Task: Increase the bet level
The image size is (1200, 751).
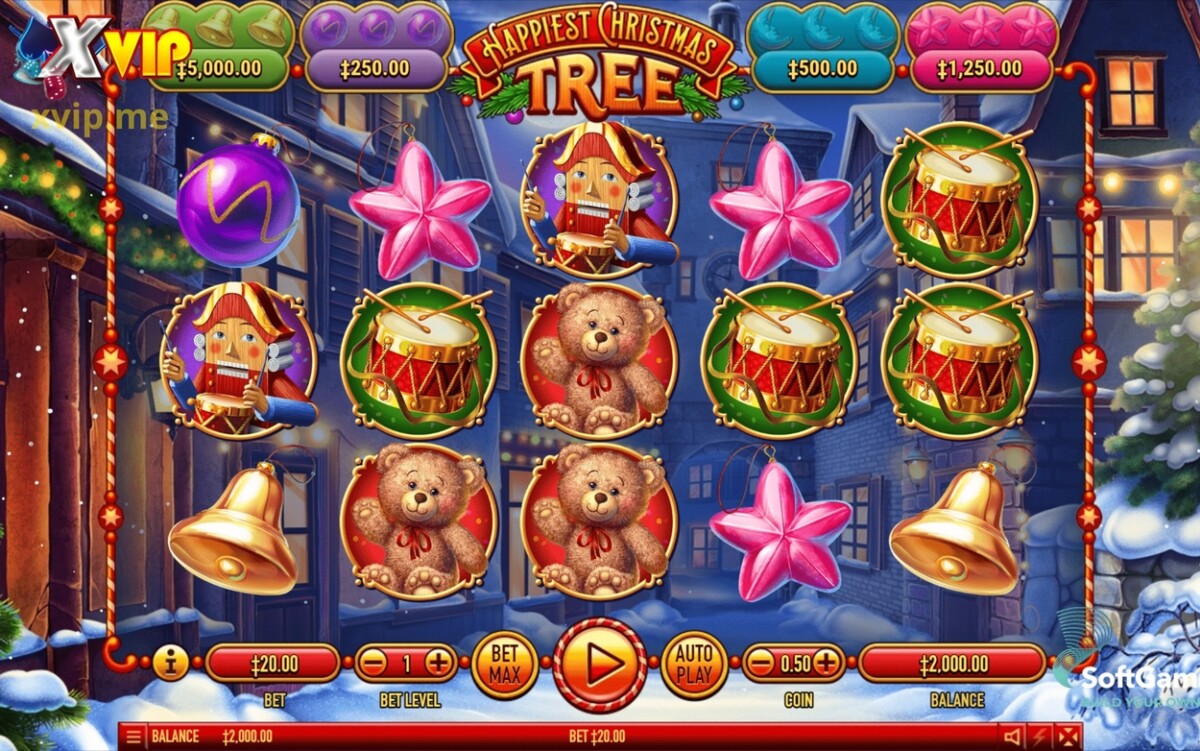Action: point(438,663)
